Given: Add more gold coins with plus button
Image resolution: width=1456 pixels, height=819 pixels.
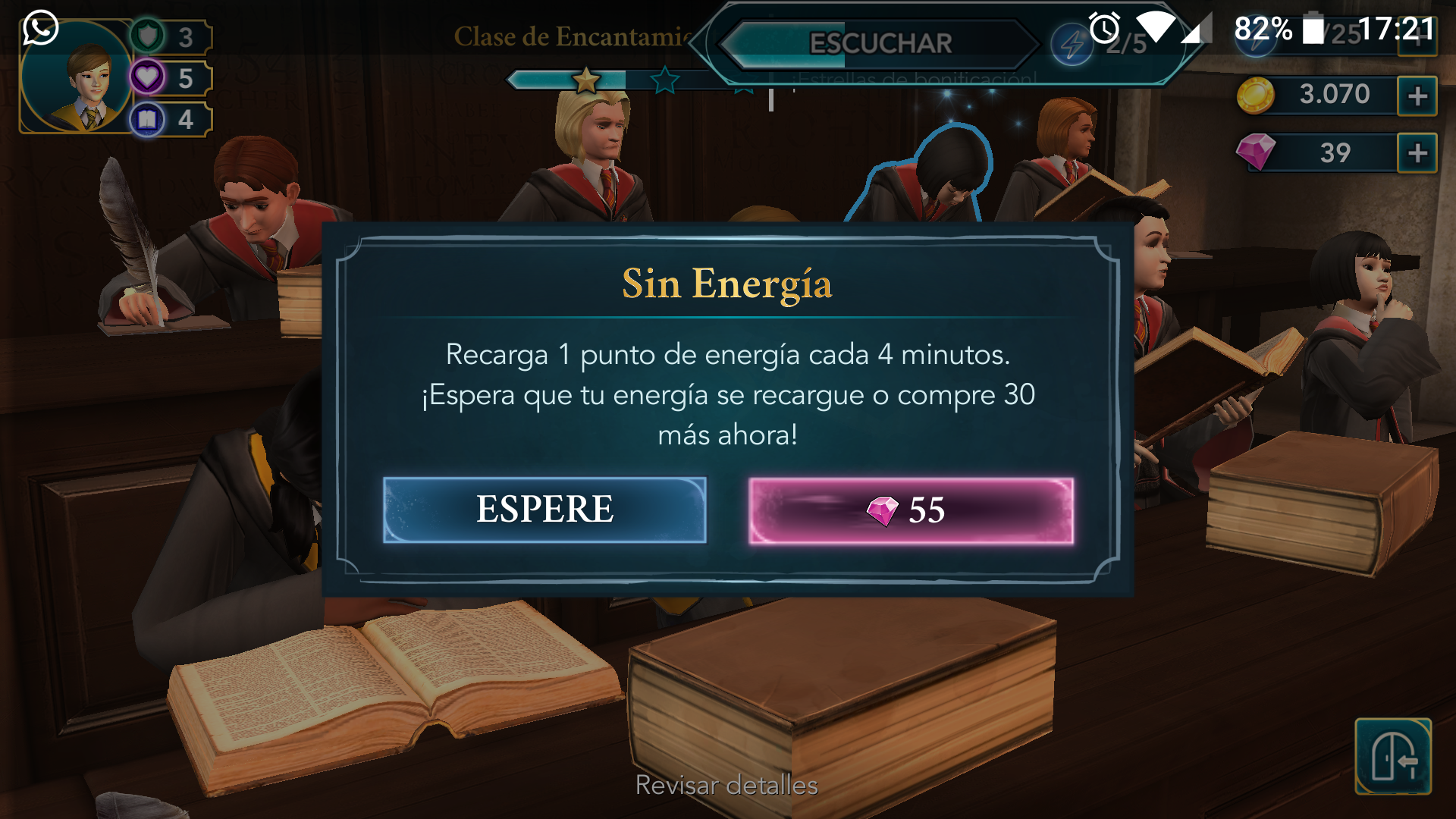Looking at the screenshot, I should click(1417, 96).
